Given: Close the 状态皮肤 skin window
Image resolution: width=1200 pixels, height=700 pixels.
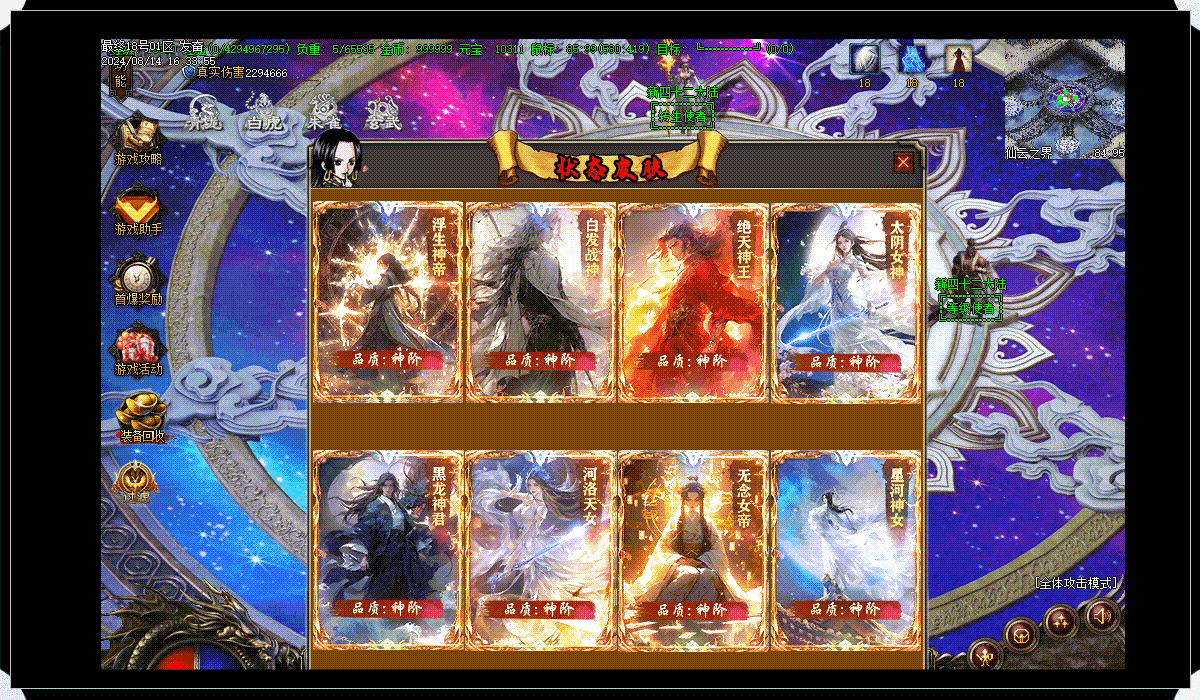Looking at the screenshot, I should pos(903,162).
